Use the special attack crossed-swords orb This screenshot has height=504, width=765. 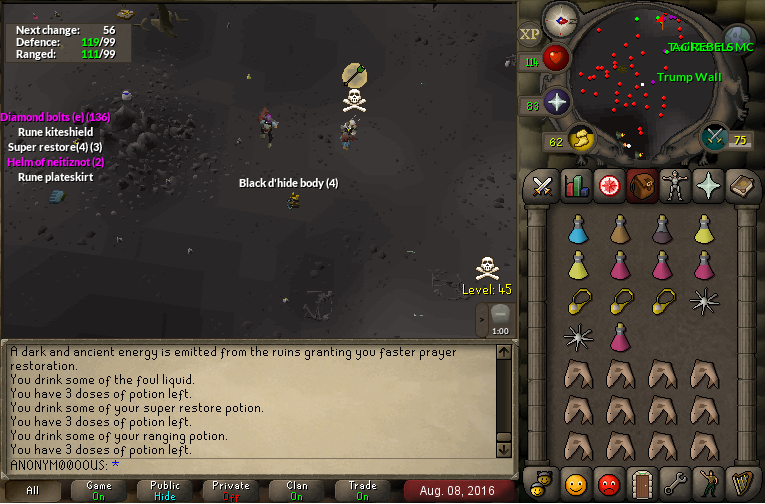(715, 136)
